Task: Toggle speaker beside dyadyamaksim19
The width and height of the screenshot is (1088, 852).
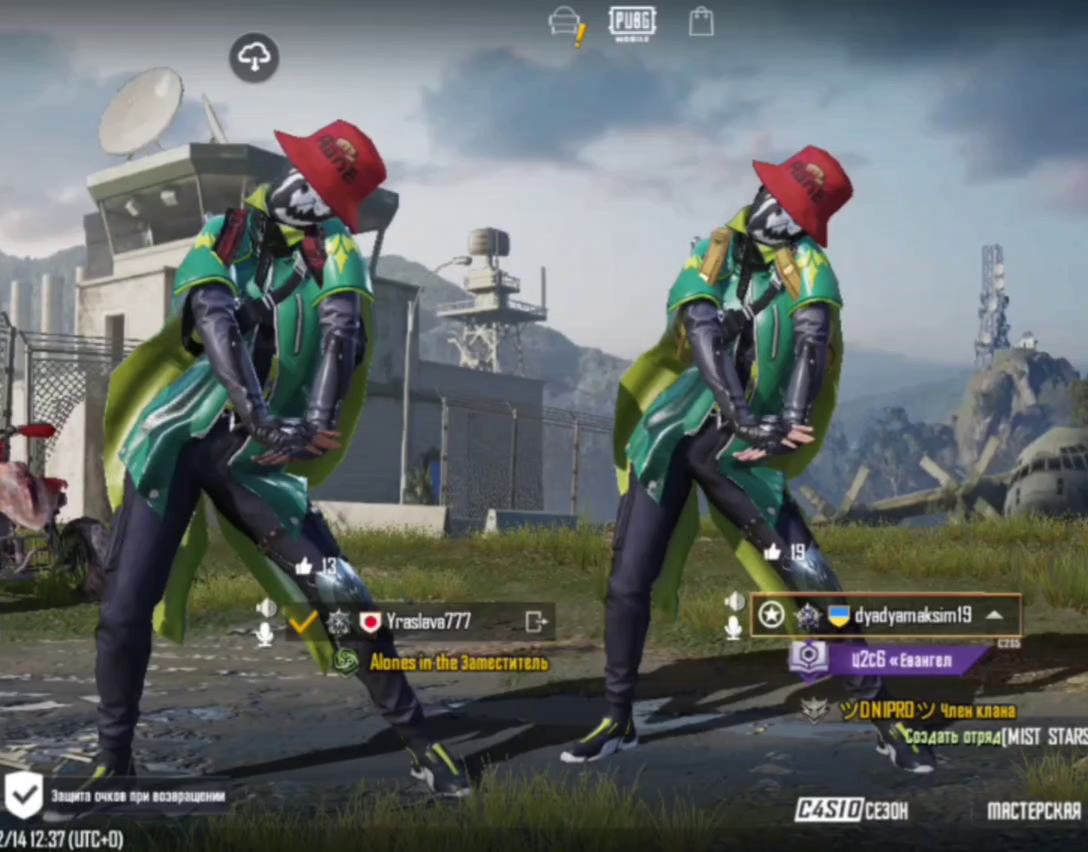Action: click(735, 601)
